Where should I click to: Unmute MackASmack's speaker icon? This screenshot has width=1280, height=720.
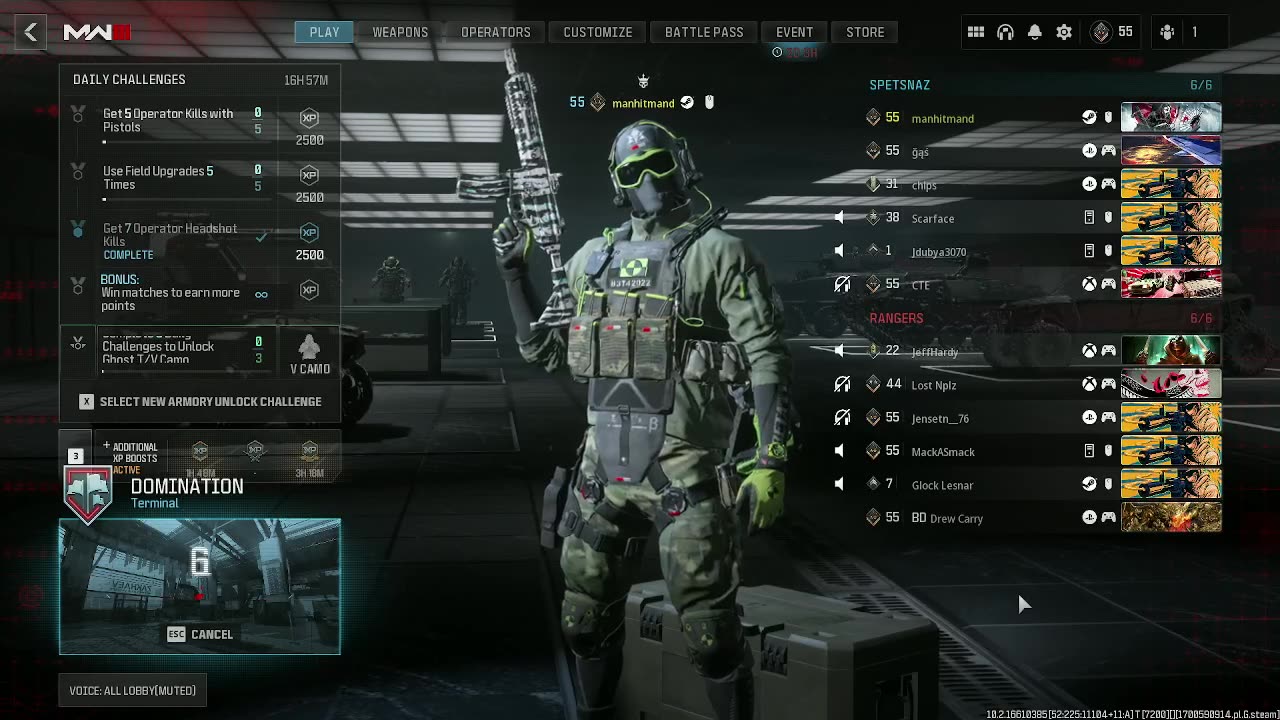tap(839, 452)
